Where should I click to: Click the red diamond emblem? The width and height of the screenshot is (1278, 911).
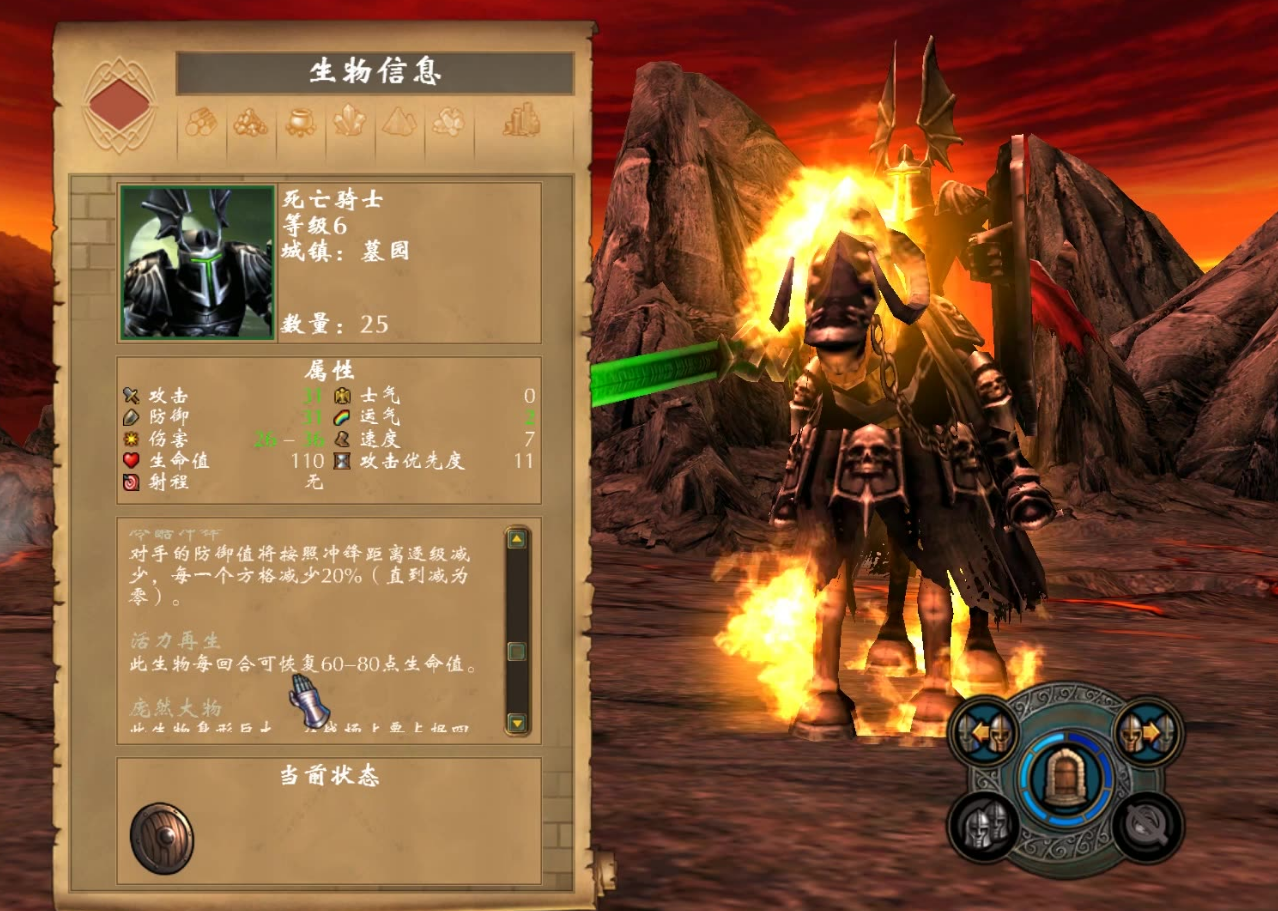tap(121, 104)
